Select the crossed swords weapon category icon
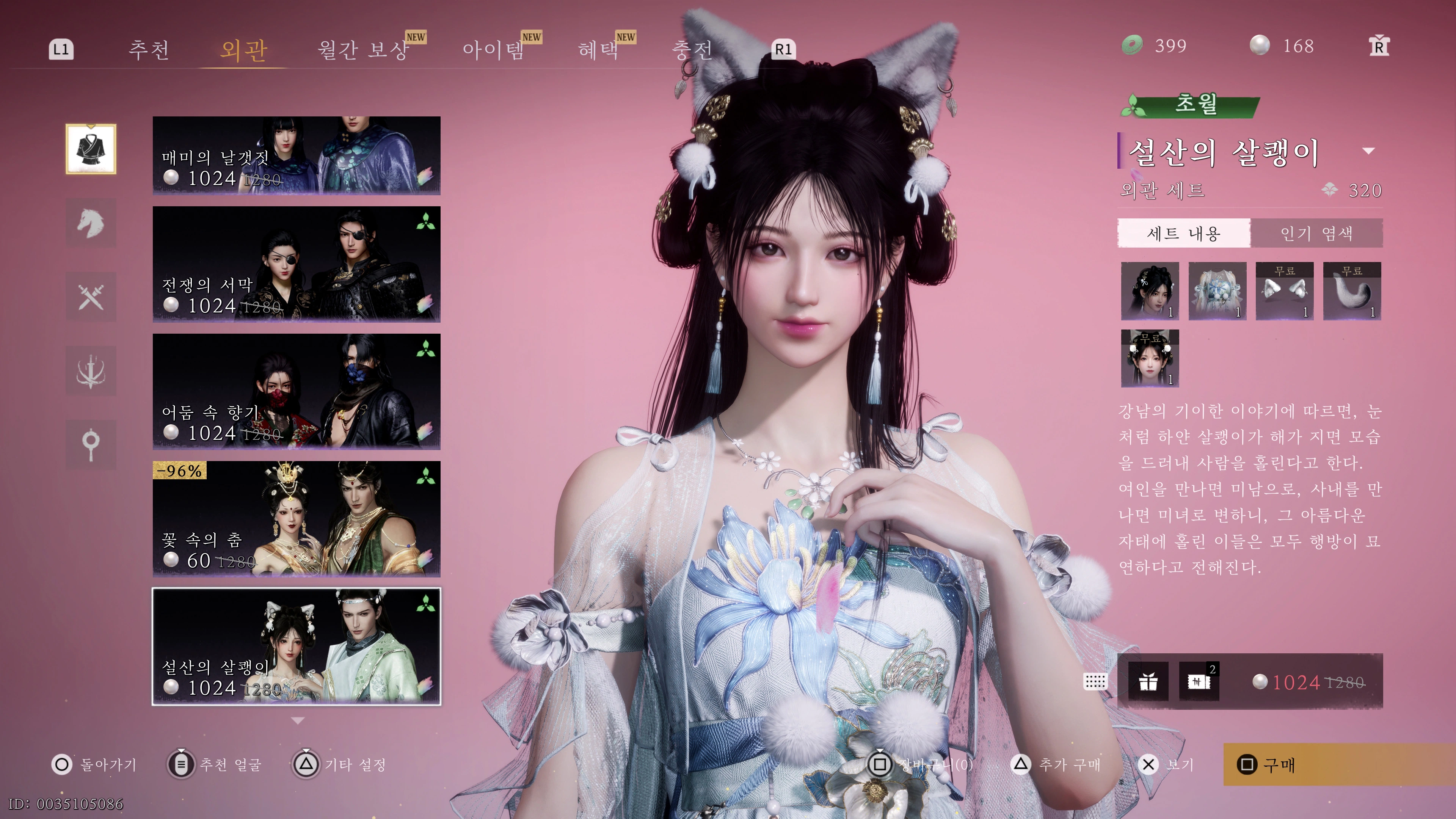1456x819 pixels. (91, 297)
